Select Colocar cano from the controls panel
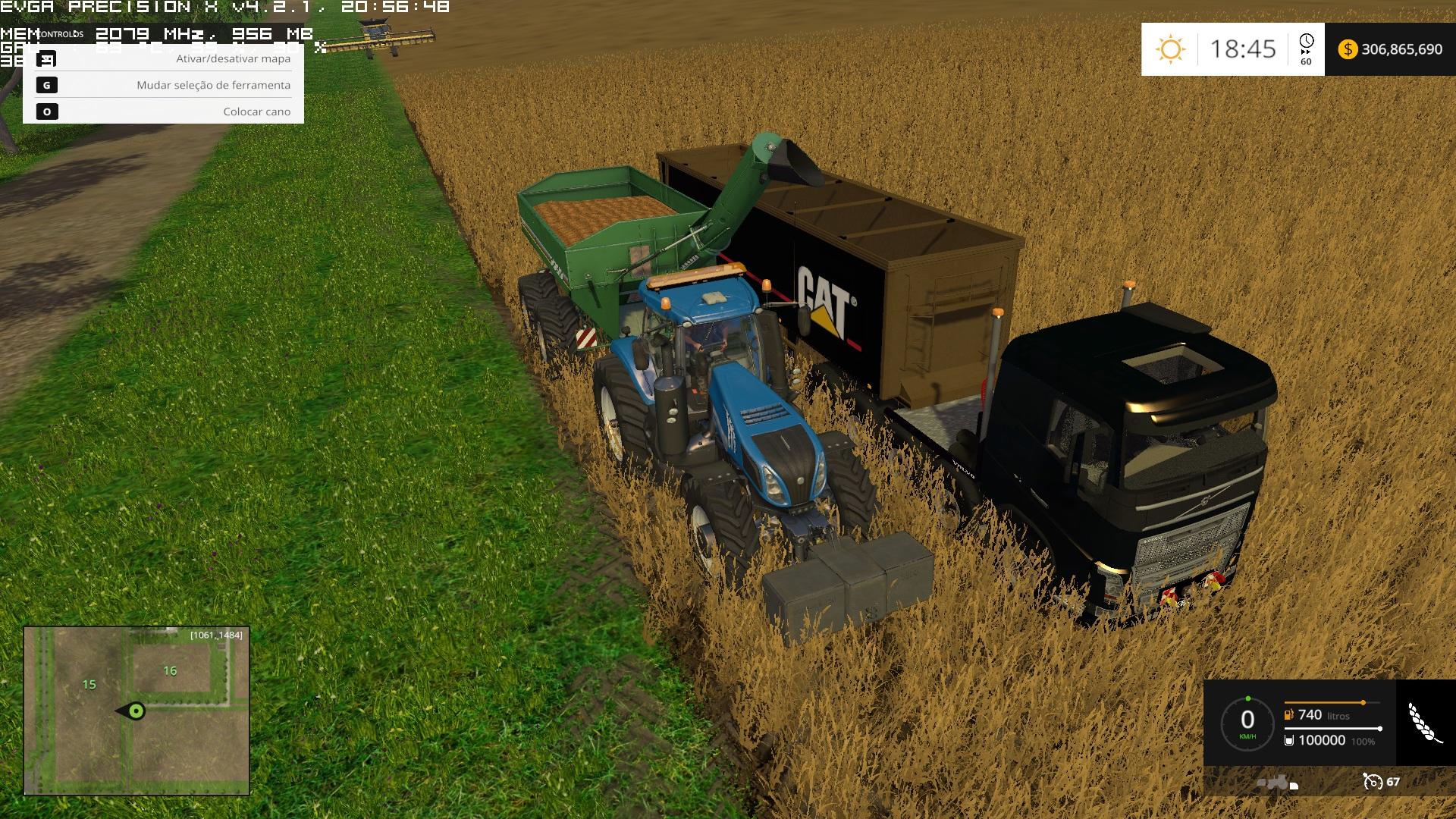The image size is (1456, 819). pyautogui.click(x=256, y=111)
